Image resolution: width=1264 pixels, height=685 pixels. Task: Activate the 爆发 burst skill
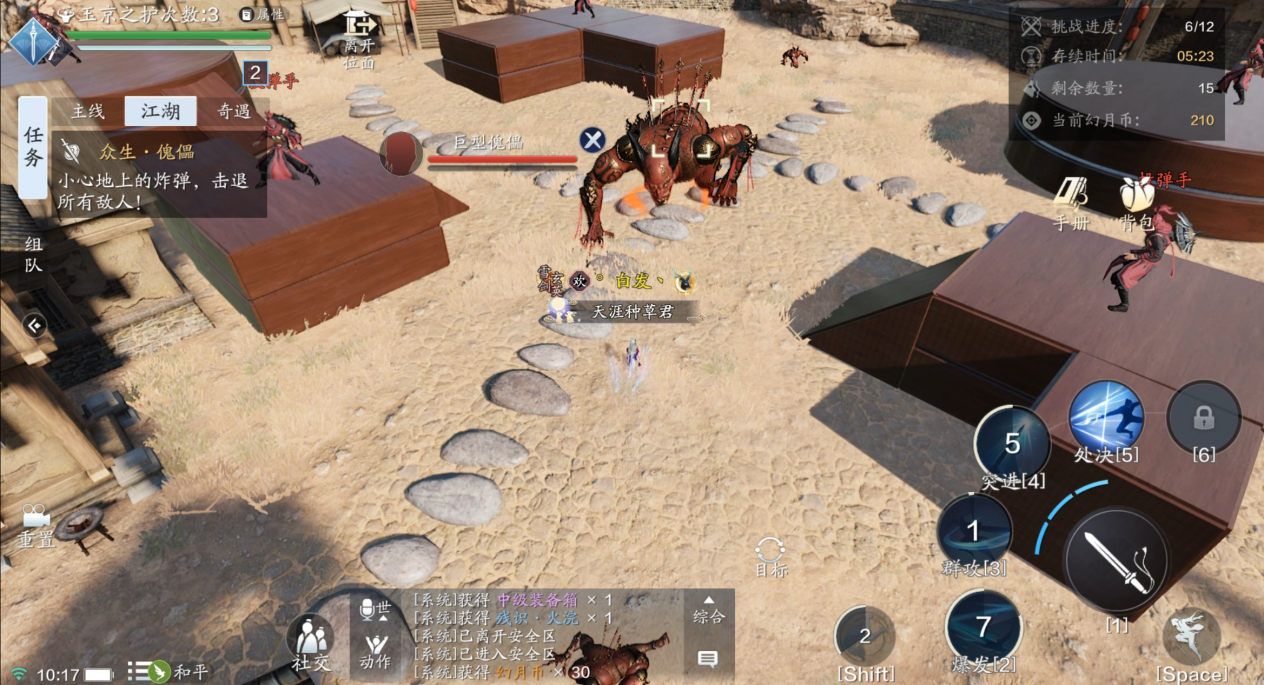pos(983,627)
